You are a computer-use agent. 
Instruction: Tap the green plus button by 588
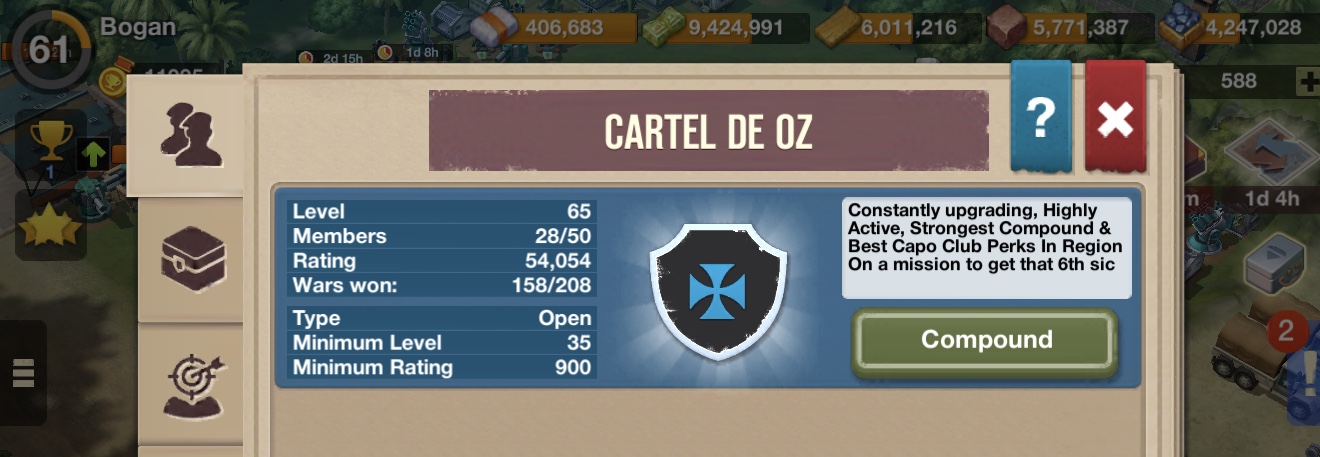[1307, 81]
